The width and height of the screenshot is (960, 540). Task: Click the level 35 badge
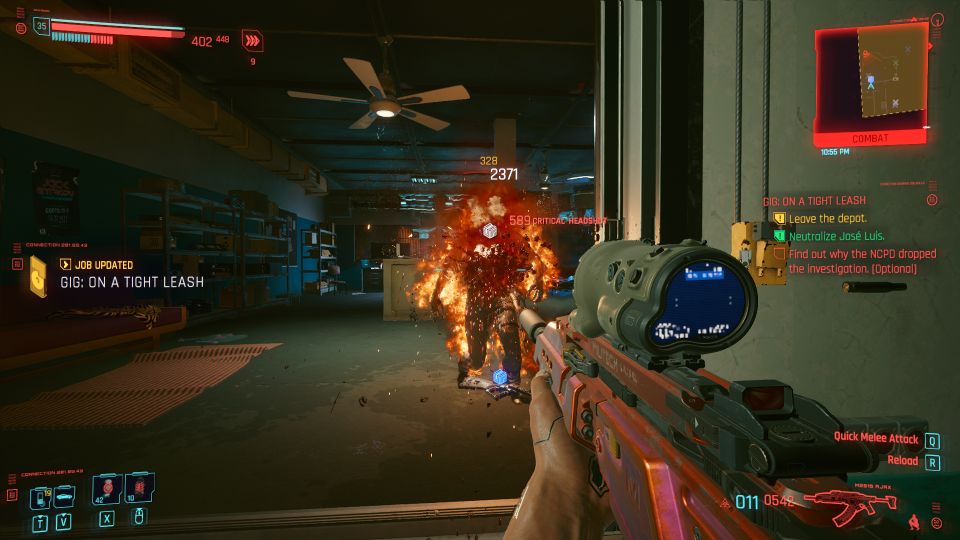42,27
